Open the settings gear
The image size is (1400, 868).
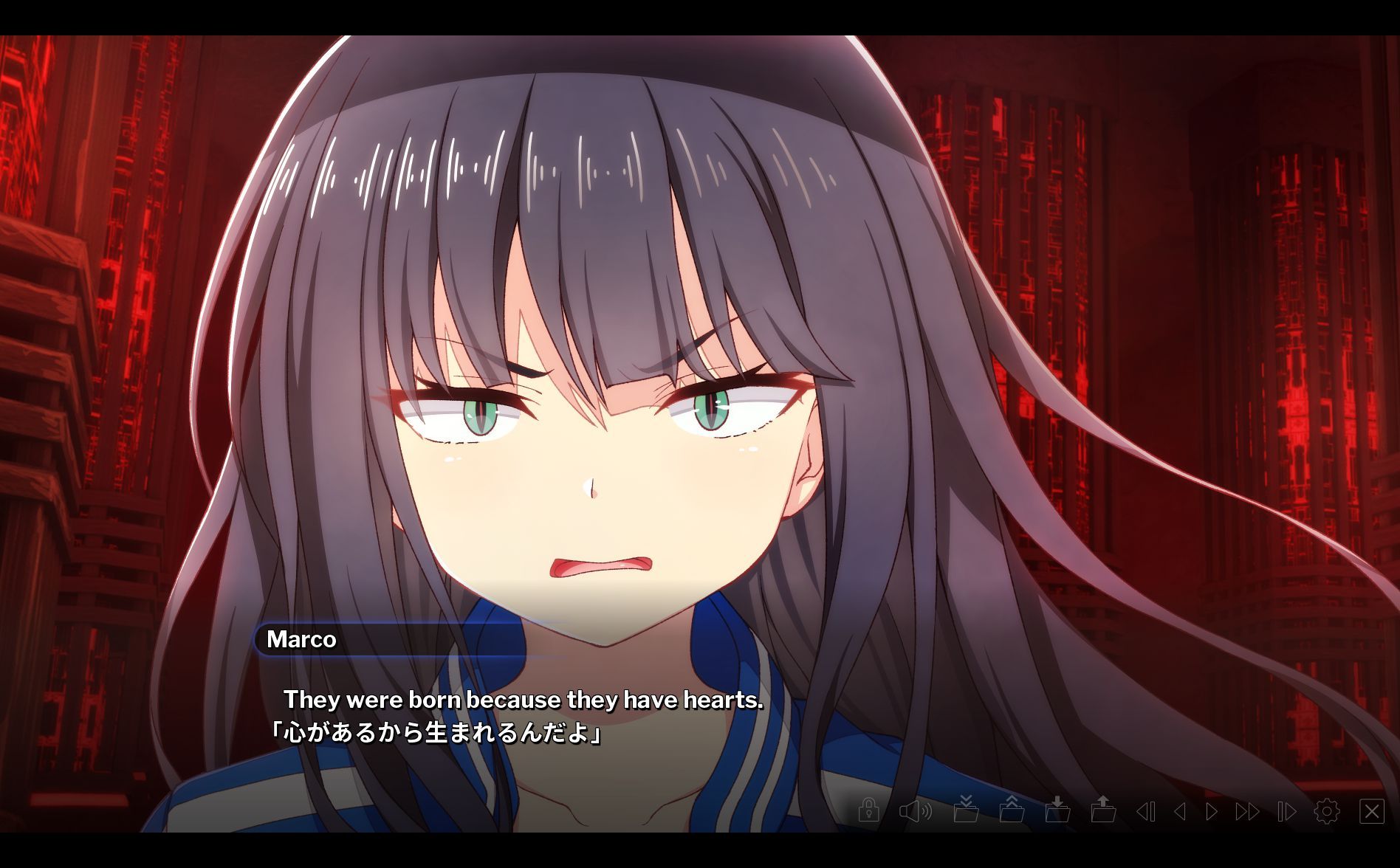point(1327,815)
